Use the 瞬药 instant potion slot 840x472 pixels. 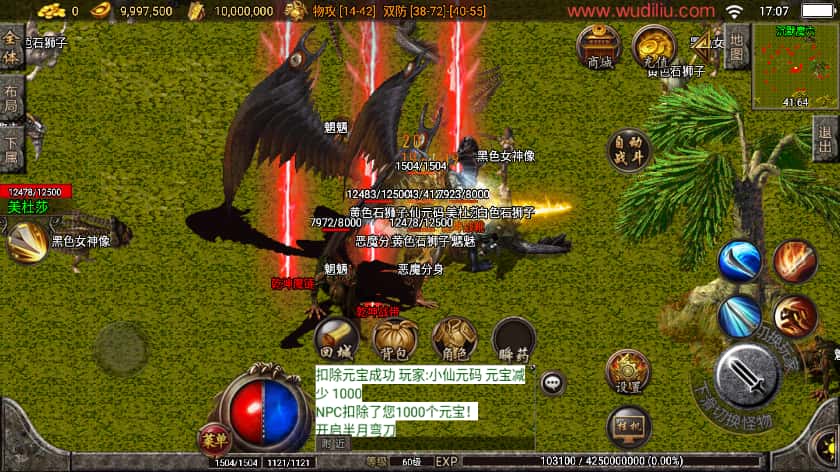point(513,339)
